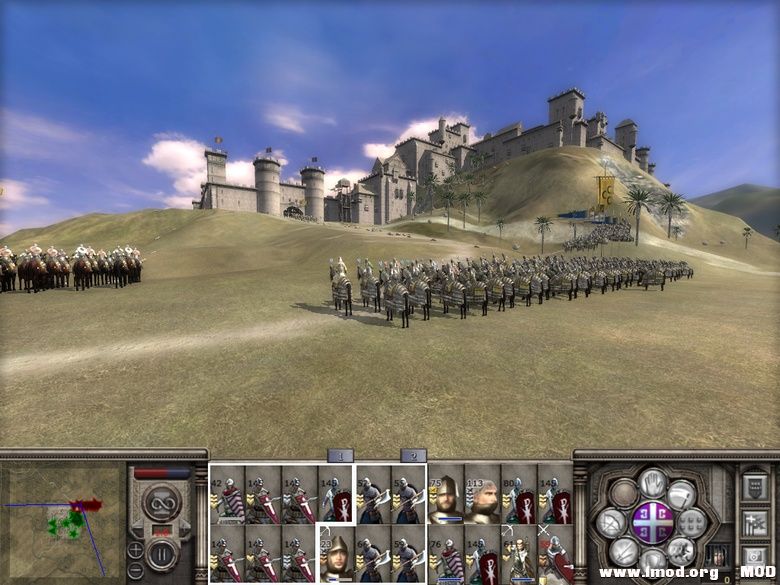Zoom out the minimap with the minus button
This screenshot has width=780, height=585.
(135, 571)
